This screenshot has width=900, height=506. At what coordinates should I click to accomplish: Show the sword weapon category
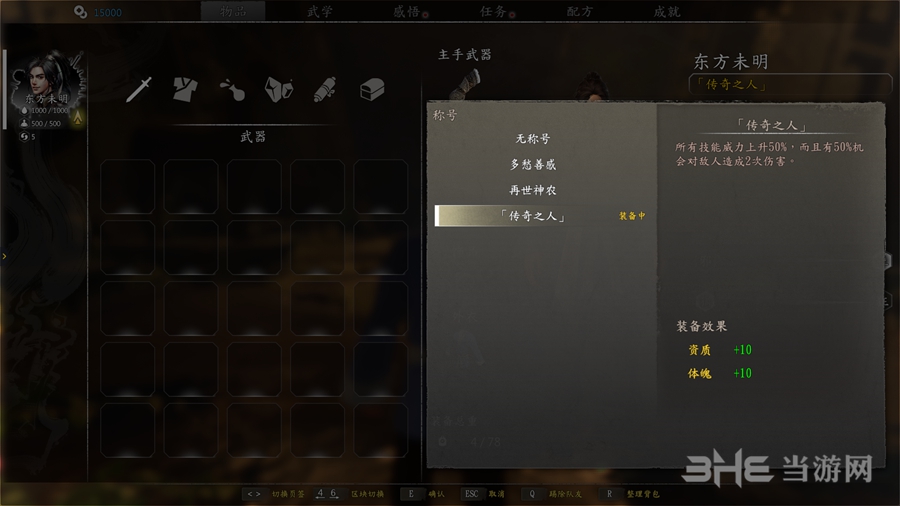pyautogui.click(x=139, y=89)
